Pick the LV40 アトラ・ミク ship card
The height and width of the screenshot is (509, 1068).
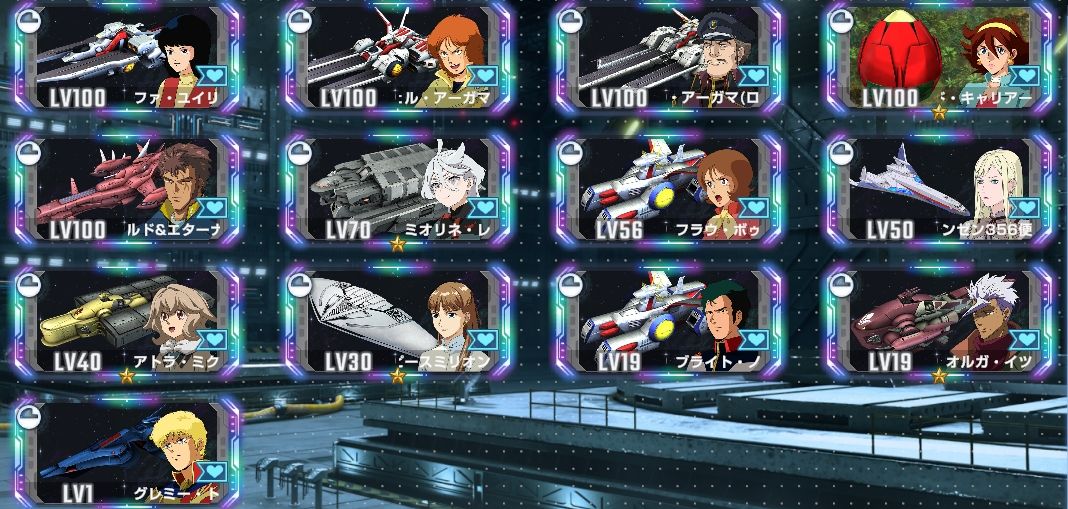coord(127,320)
